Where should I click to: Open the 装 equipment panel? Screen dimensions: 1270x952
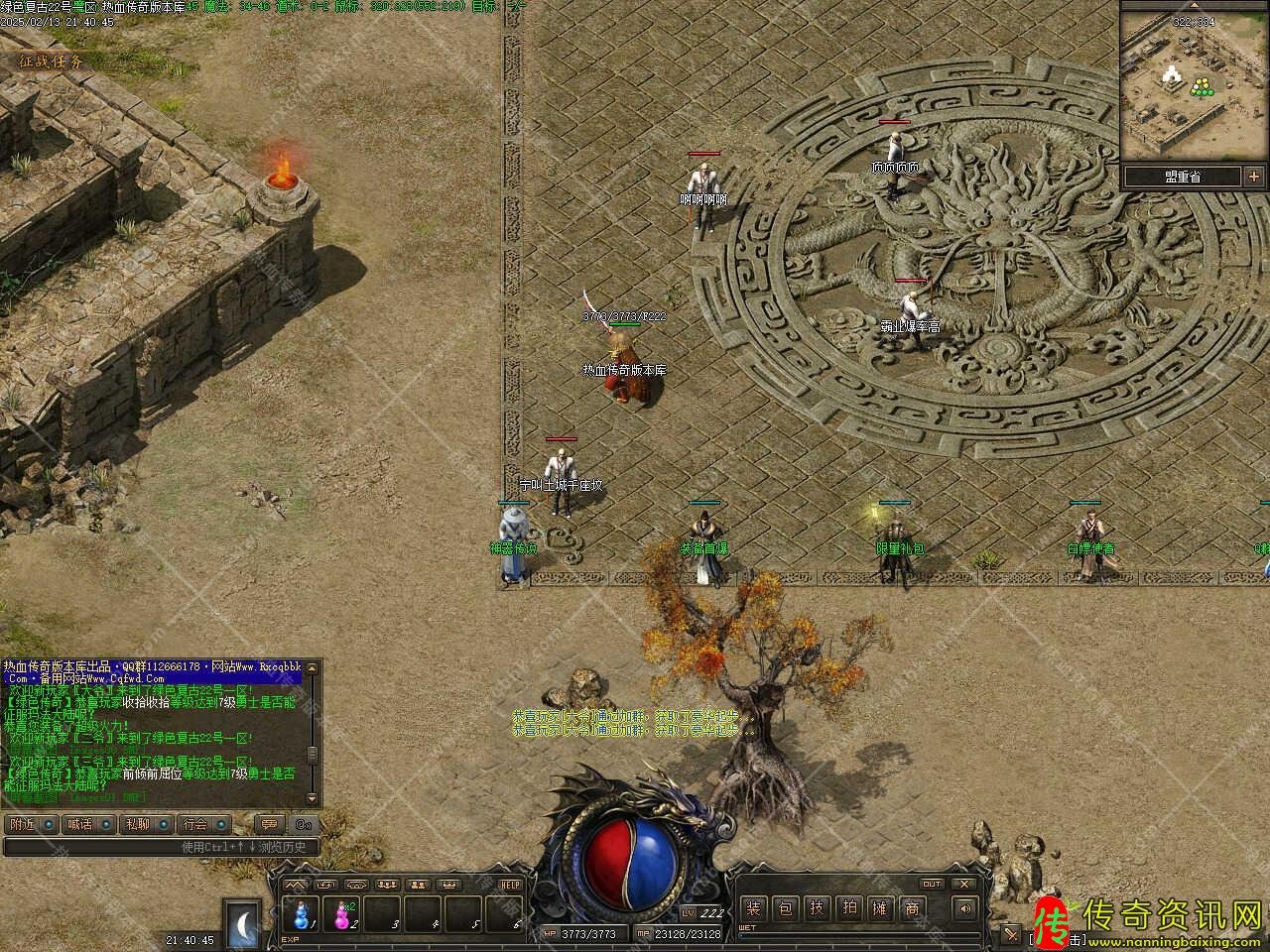(x=754, y=908)
